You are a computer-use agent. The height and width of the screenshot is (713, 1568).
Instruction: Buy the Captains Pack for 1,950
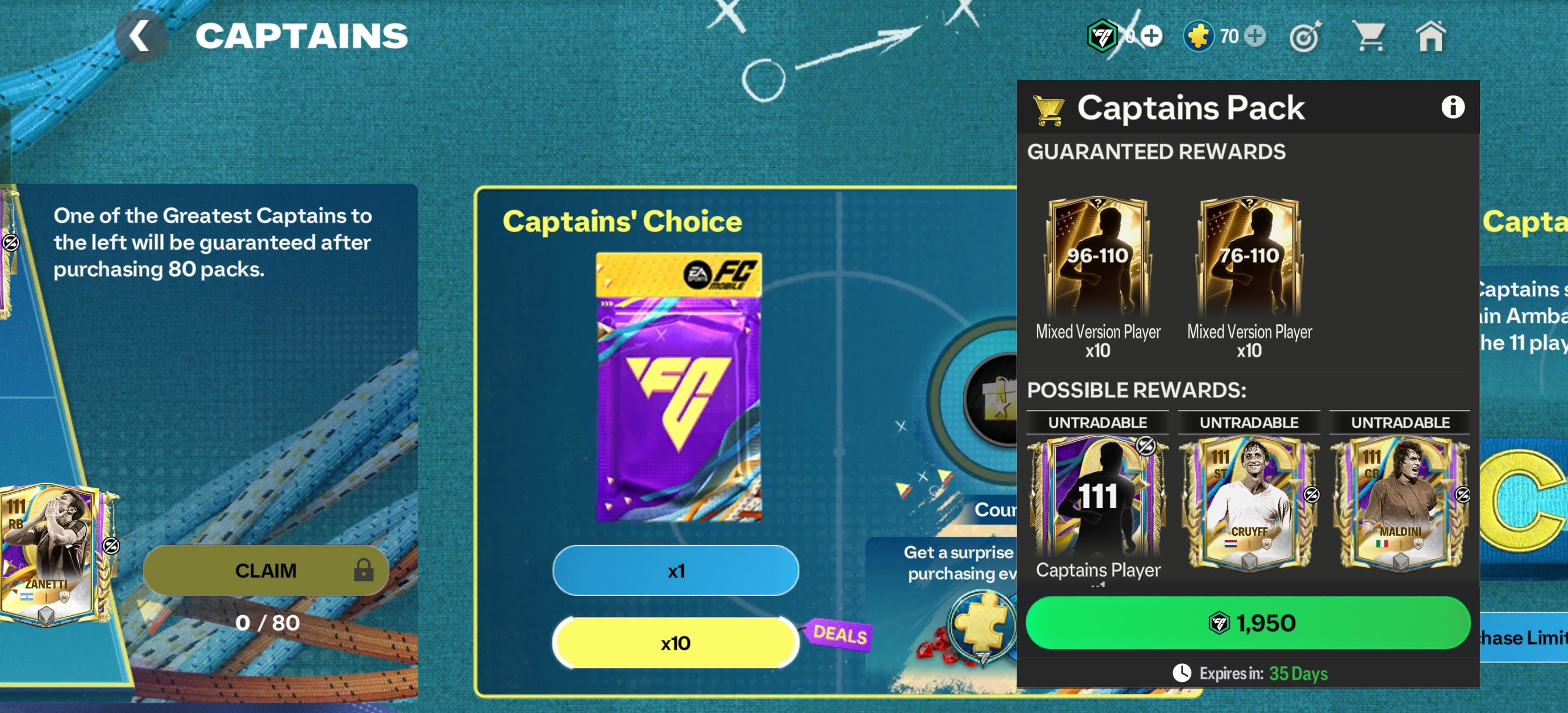point(1248,622)
